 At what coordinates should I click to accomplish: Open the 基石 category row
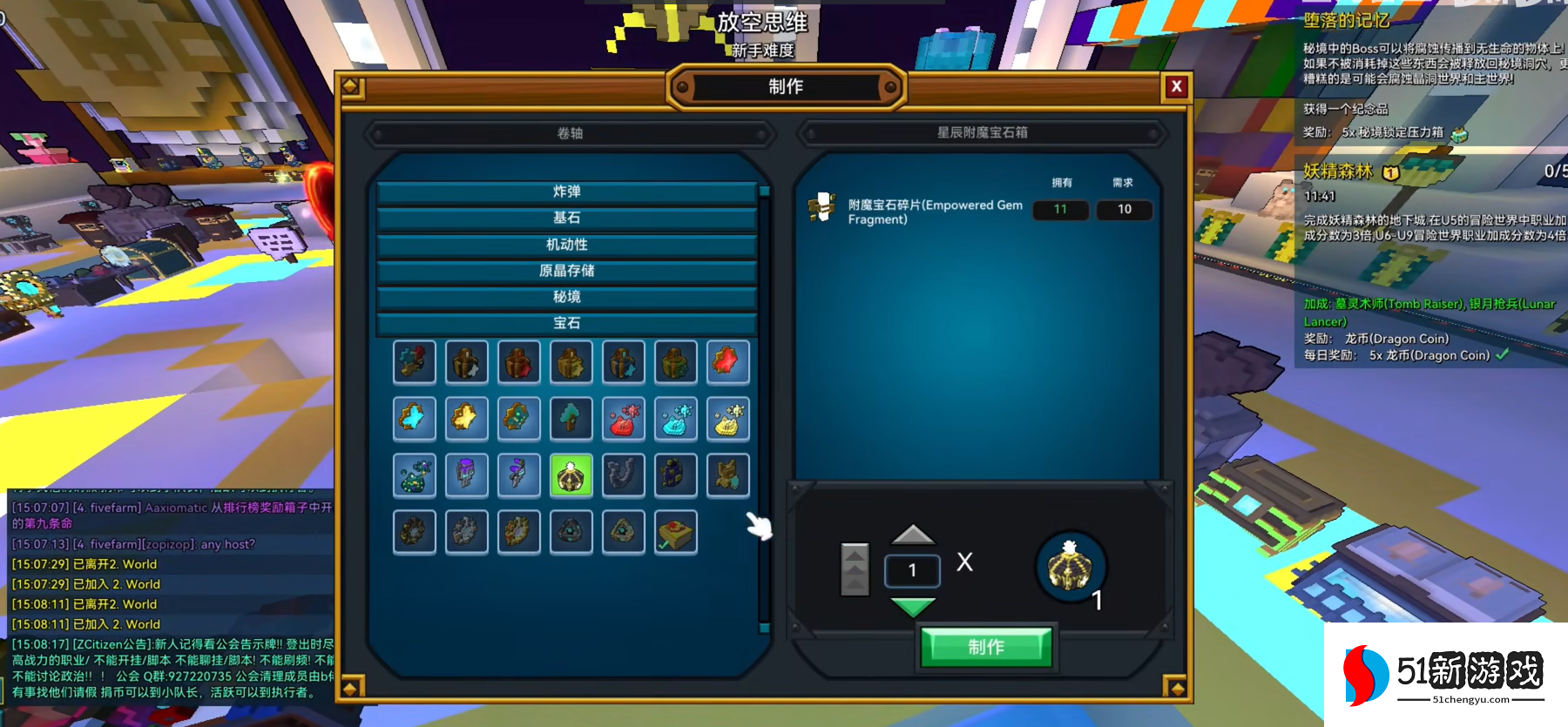pyautogui.click(x=566, y=218)
